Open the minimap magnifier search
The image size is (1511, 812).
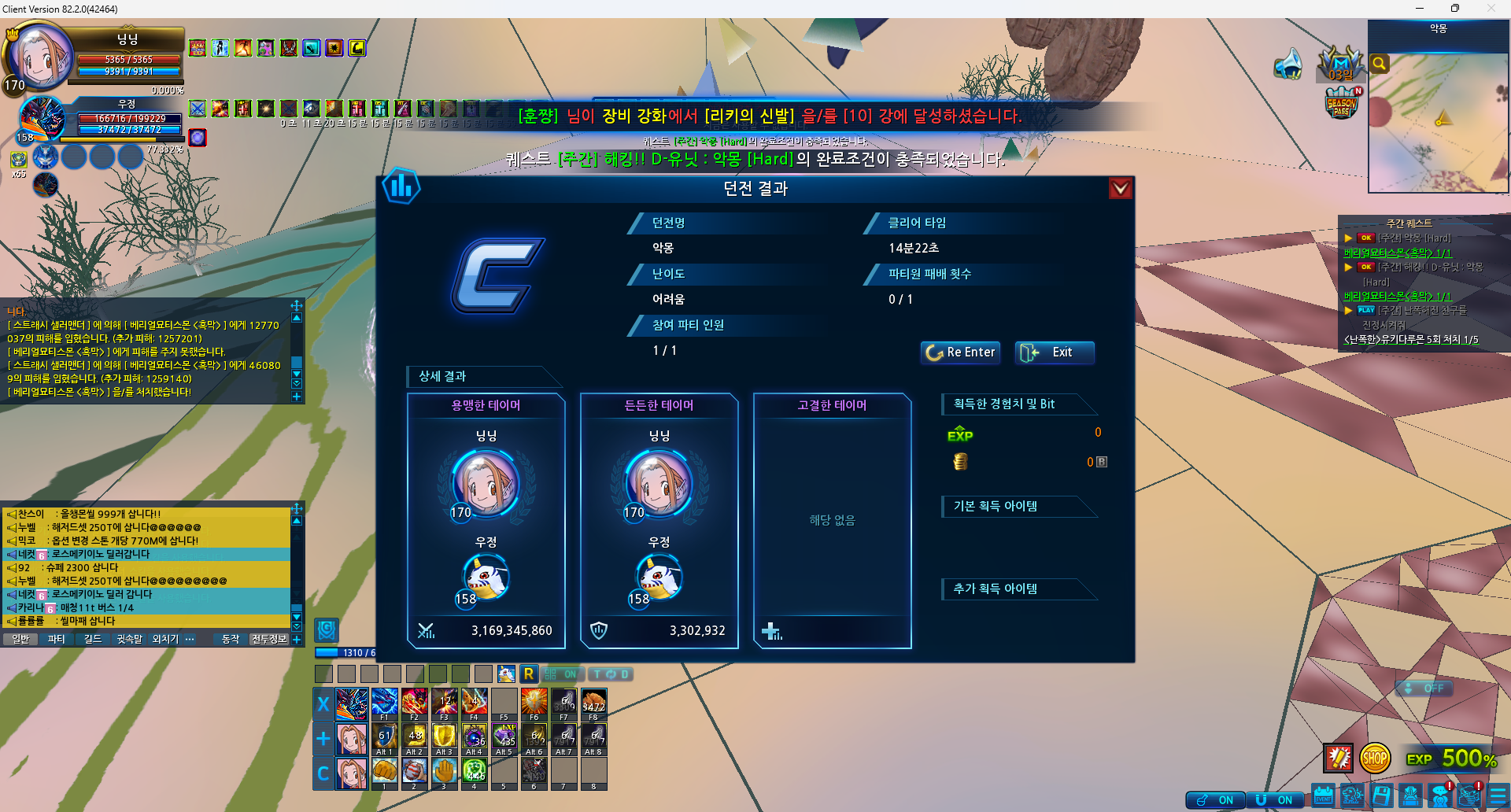(1379, 64)
